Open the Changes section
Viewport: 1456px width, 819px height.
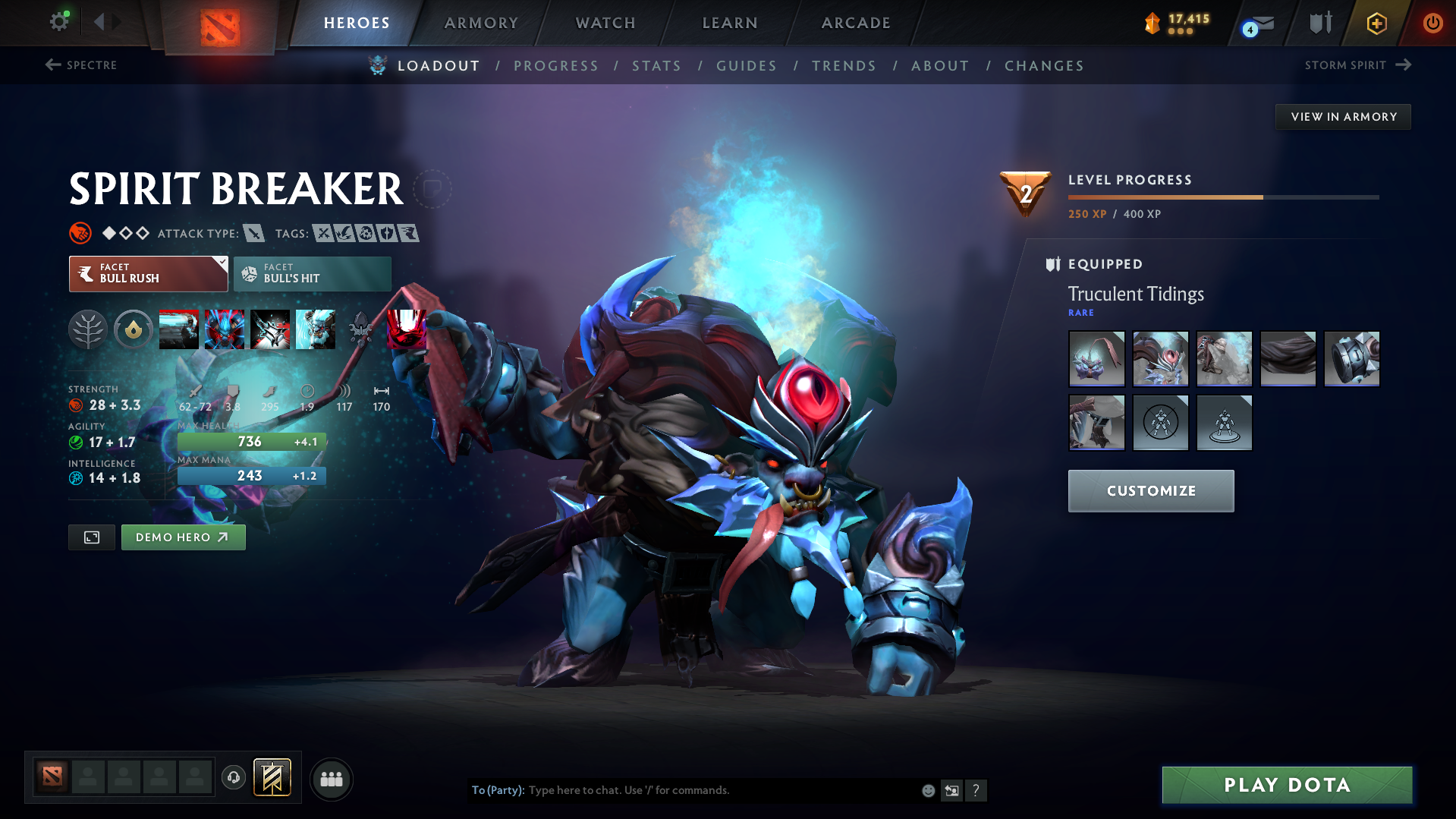tap(1044, 66)
